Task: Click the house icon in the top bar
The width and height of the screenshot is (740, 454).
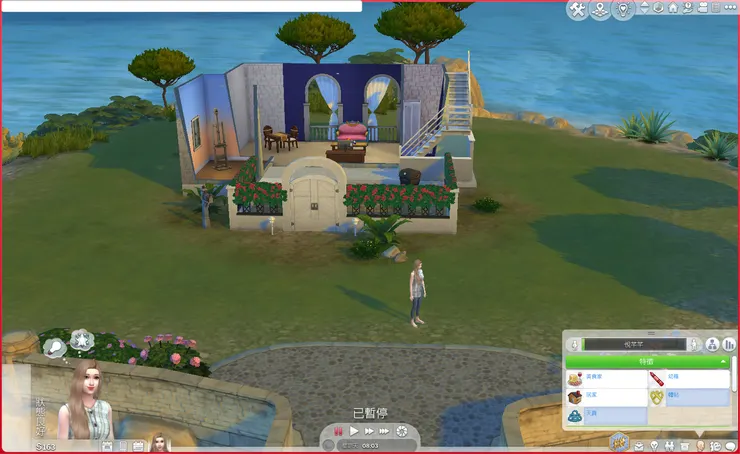Action: click(x=673, y=8)
